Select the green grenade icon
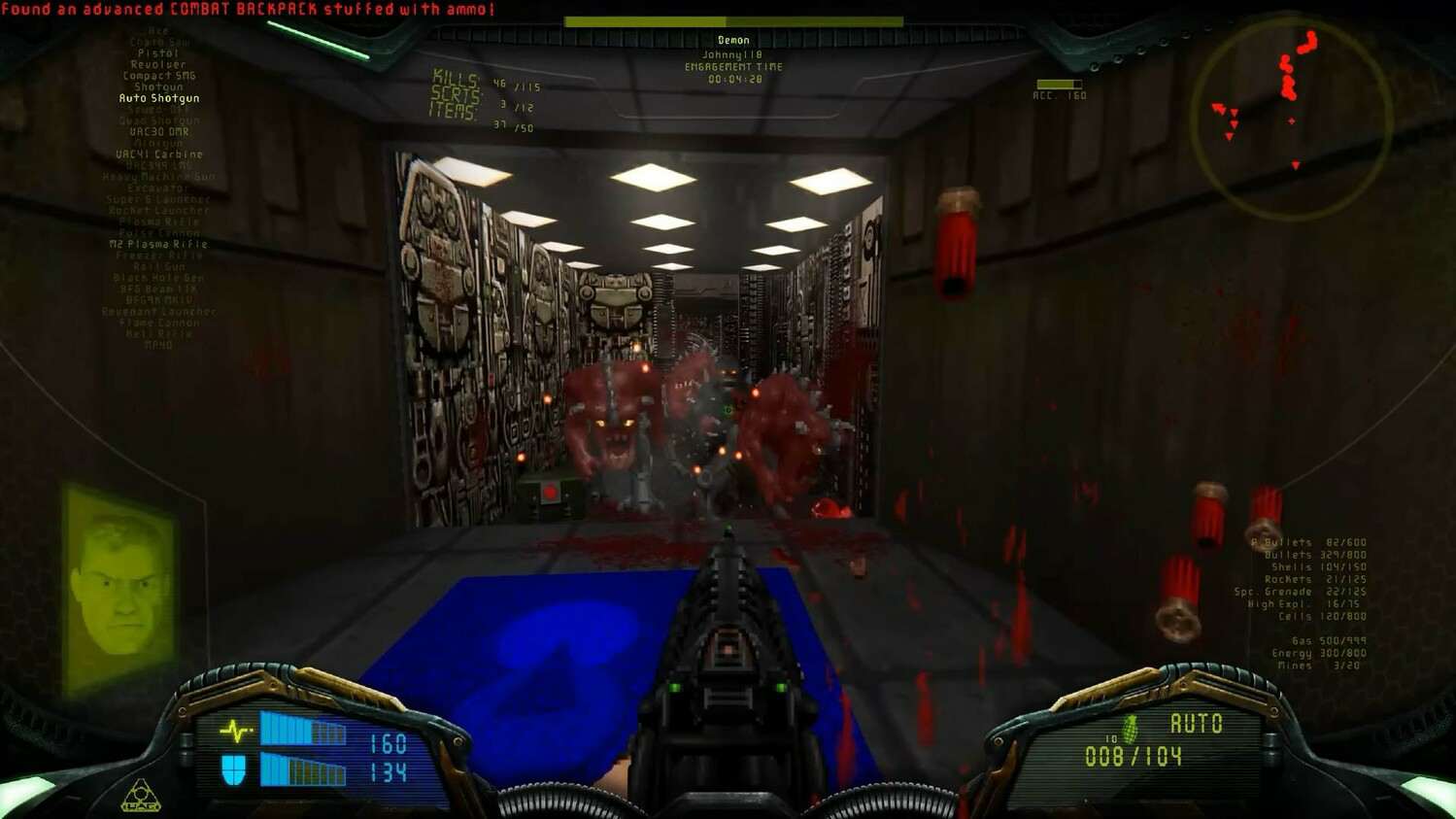 click(x=1130, y=729)
